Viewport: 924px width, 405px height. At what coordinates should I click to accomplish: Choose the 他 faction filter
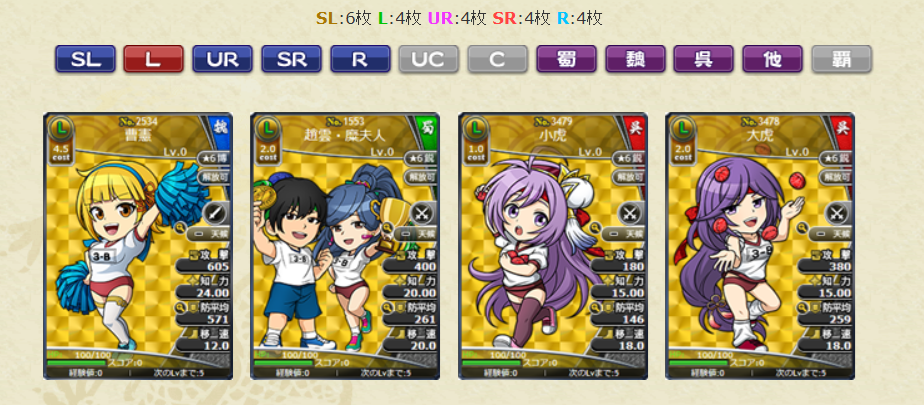[772, 59]
